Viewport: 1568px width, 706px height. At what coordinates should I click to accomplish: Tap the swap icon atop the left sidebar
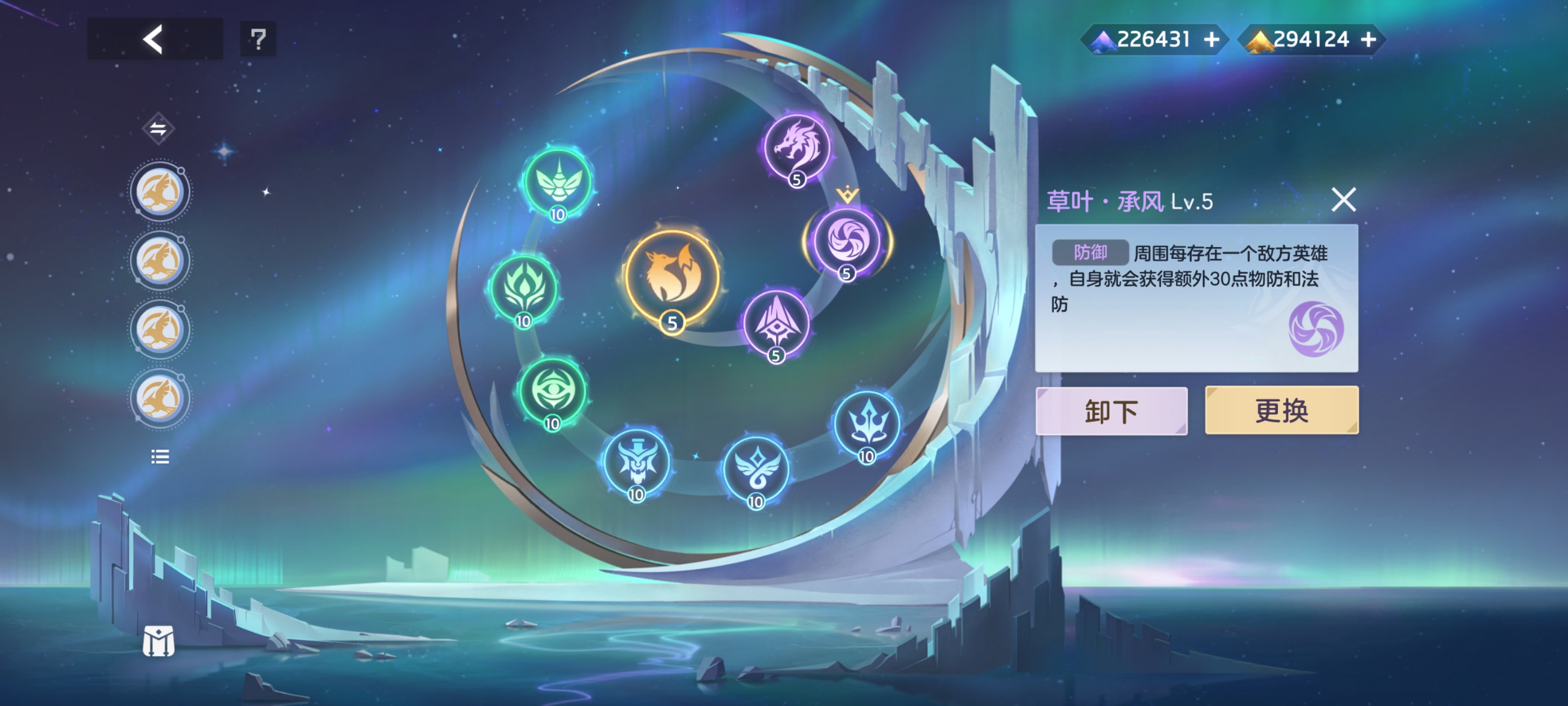(x=159, y=129)
